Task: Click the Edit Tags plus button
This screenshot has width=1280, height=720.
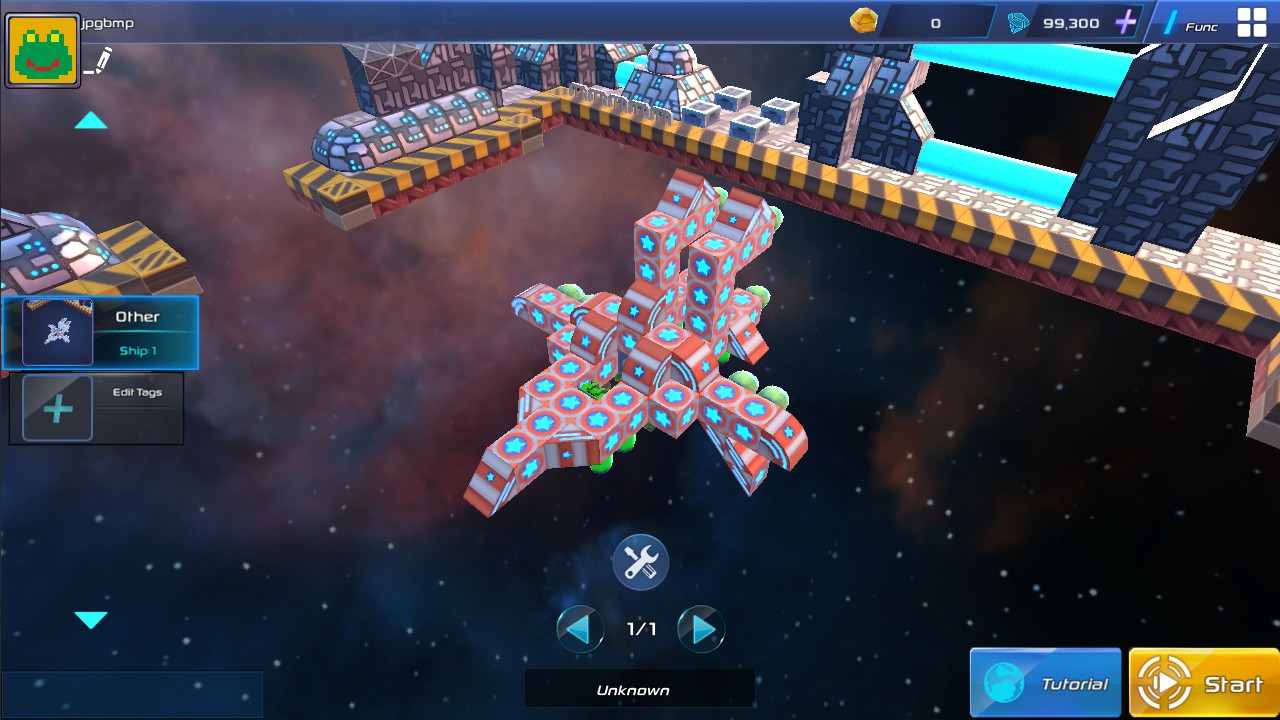Action: pyautogui.click(x=57, y=409)
